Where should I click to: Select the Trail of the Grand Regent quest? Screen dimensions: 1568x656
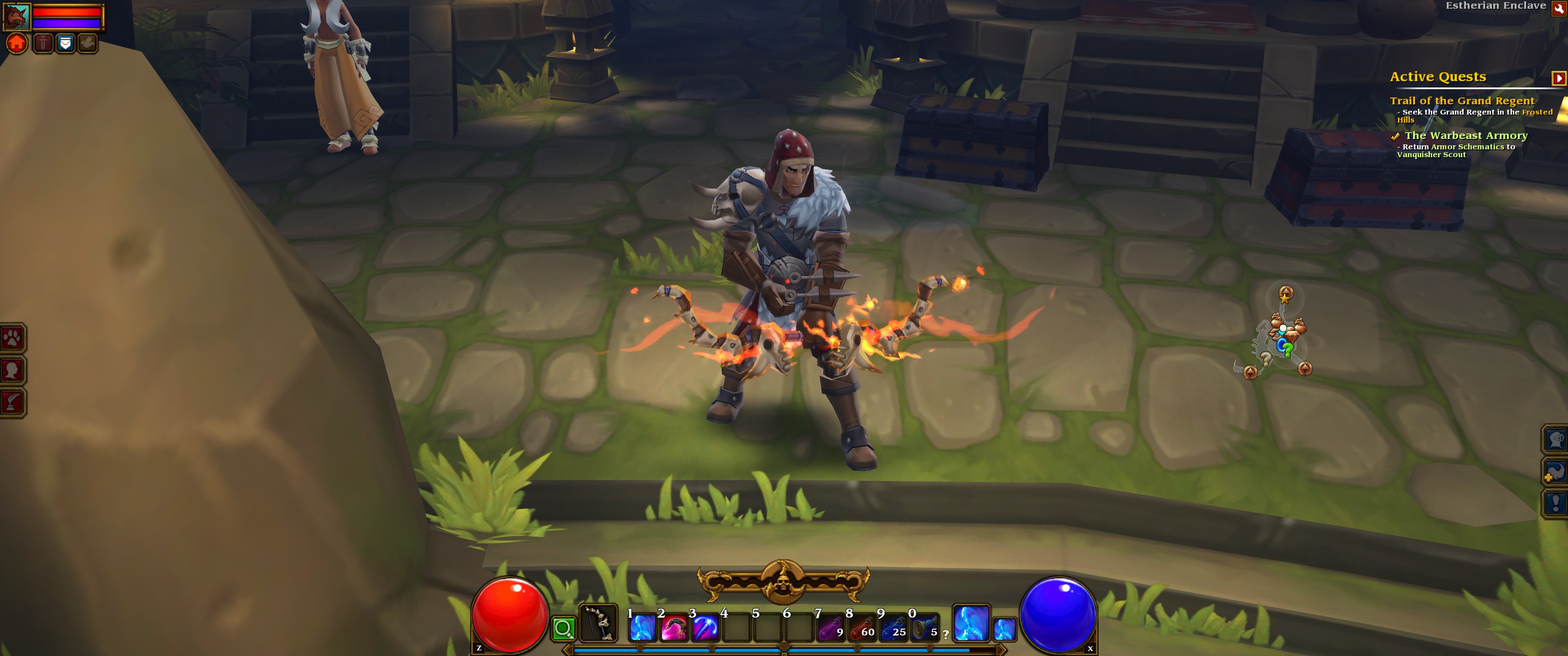[x=1461, y=101]
